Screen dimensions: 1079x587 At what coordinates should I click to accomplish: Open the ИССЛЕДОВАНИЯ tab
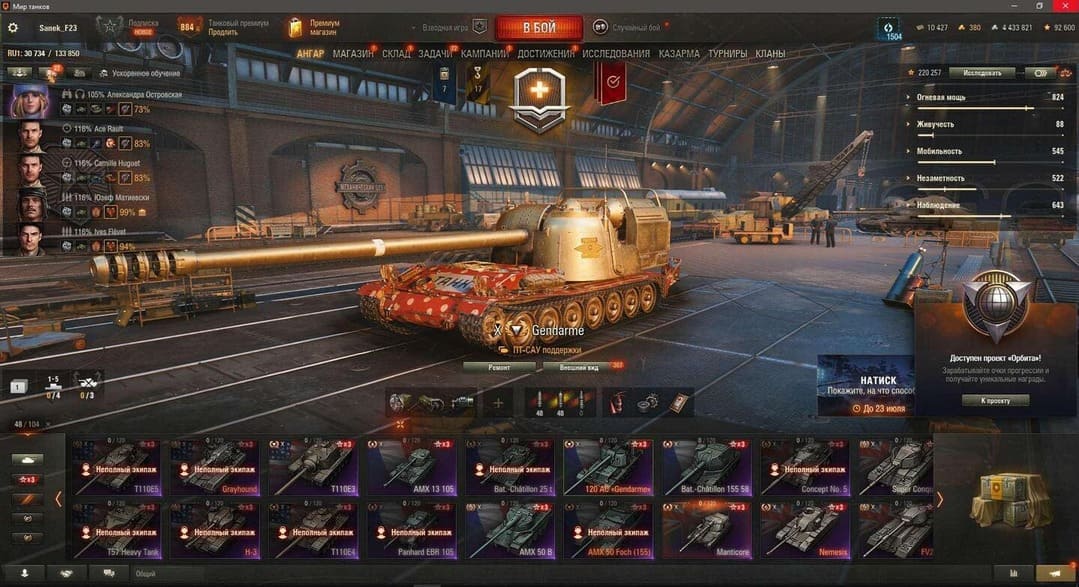pyautogui.click(x=616, y=54)
